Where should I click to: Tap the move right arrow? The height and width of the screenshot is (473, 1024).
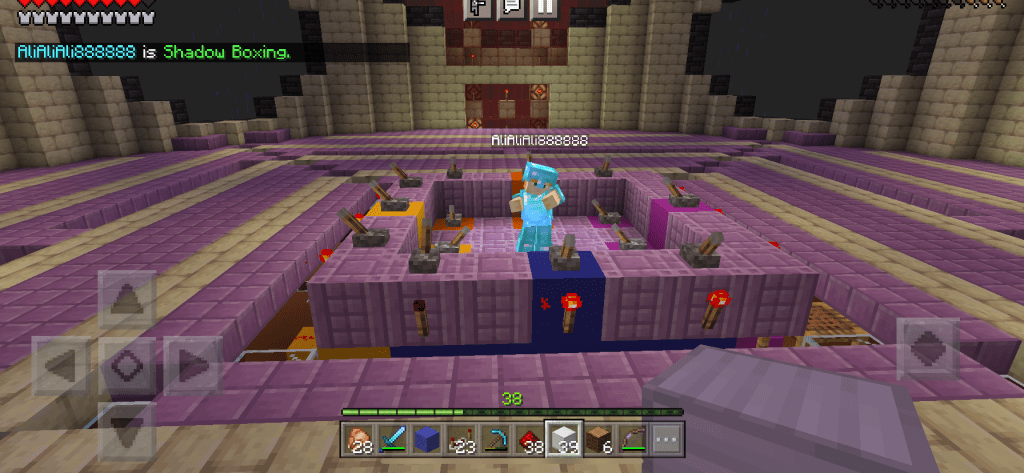191,364
